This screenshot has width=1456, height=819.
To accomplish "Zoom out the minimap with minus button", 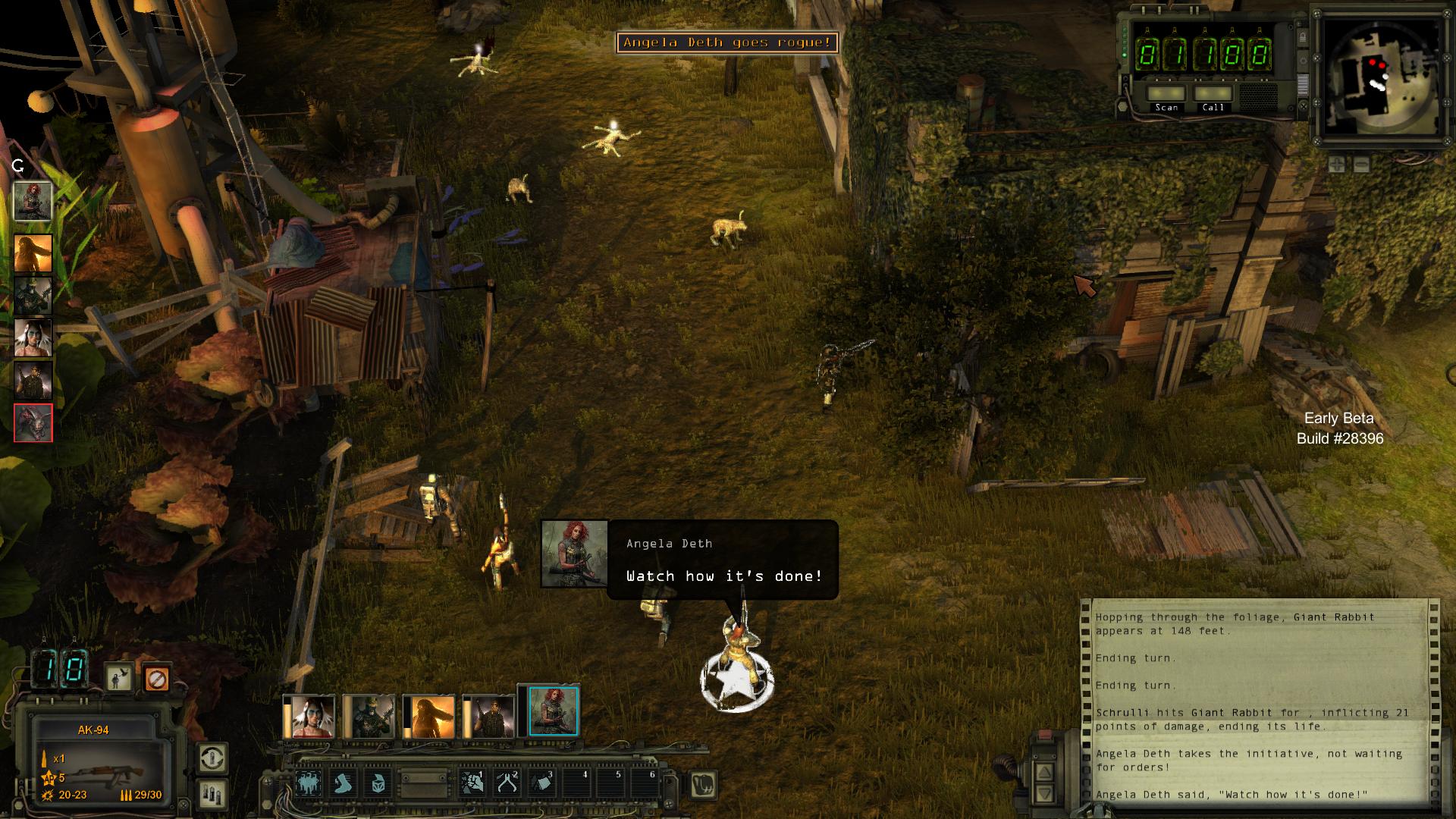I will (1361, 164).
